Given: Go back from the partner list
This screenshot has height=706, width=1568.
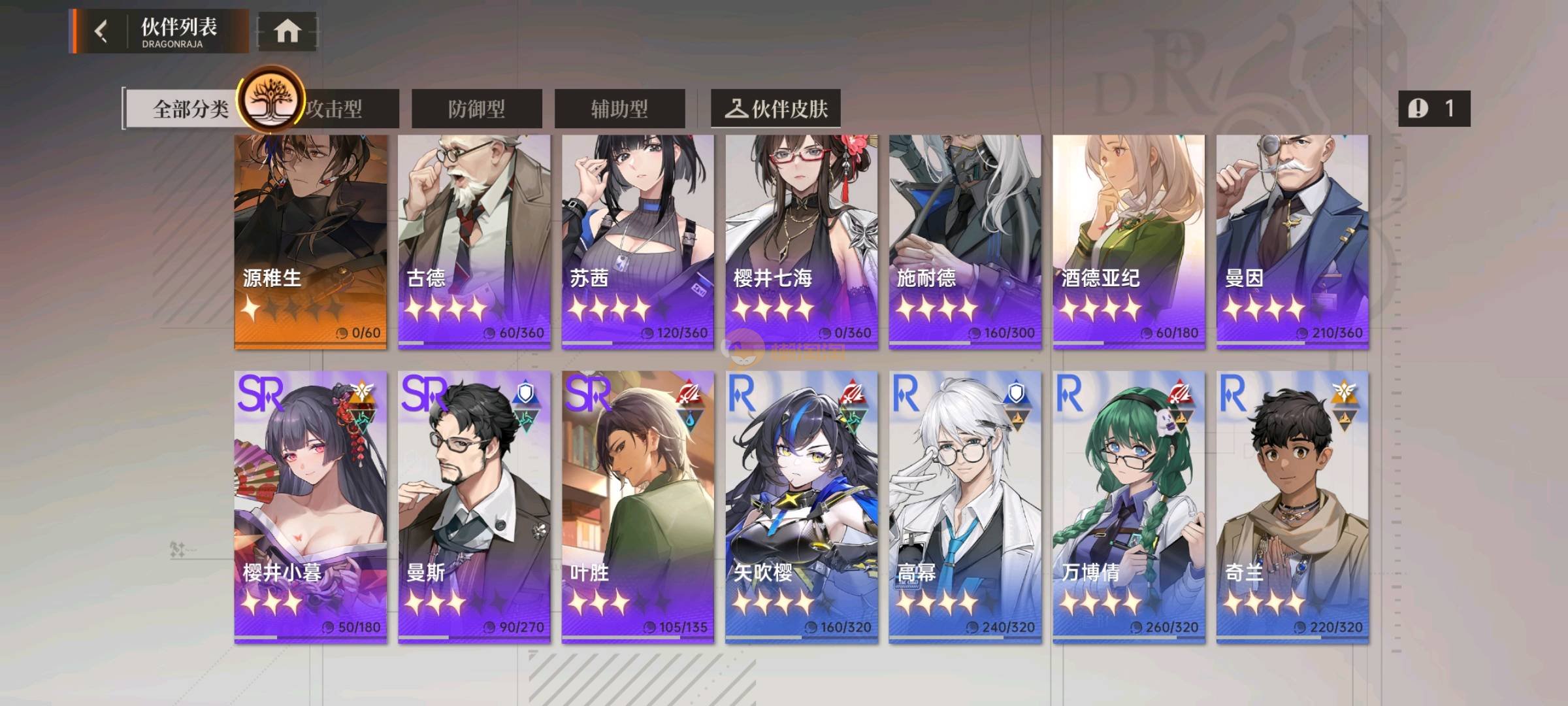Looking at the screenshot, I should pyautogui.click(x=101, y=31).
